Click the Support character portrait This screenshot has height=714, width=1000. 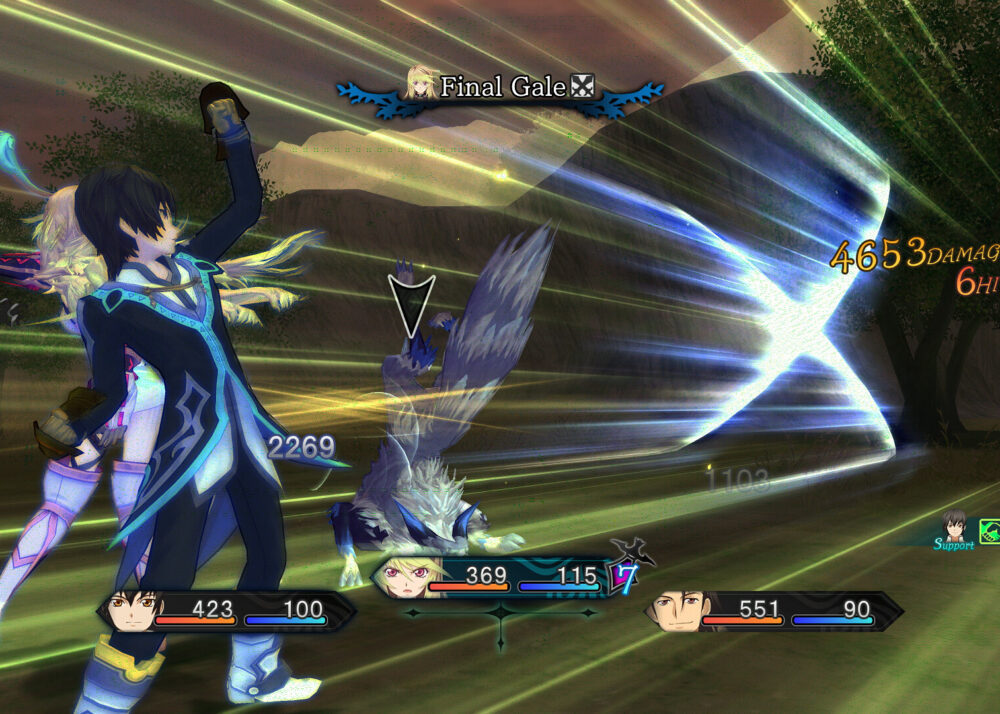coord(956,524)
